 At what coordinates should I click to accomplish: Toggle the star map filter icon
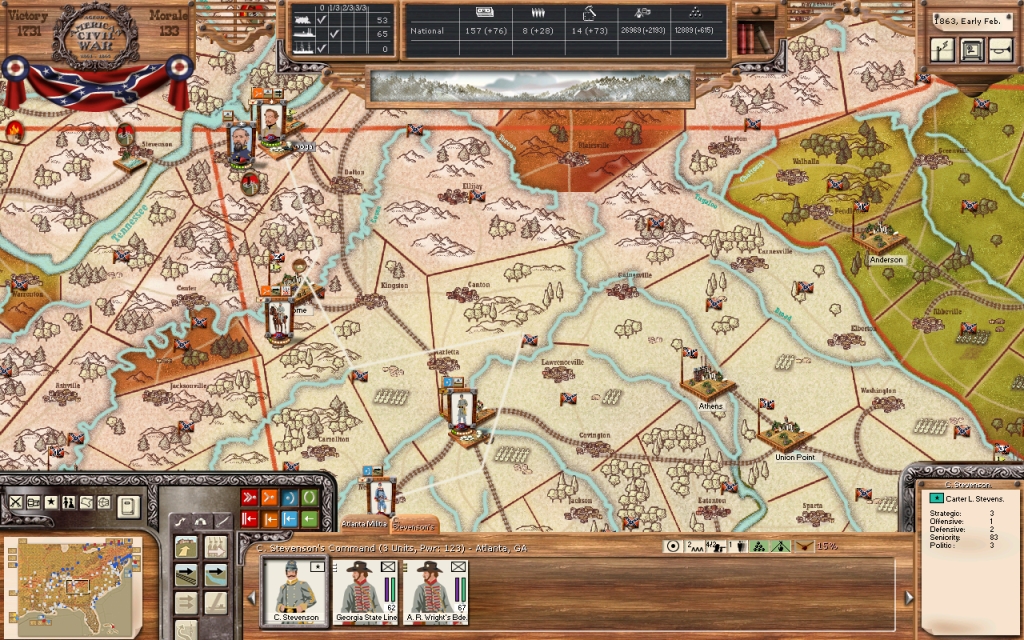tap(51, 502)
